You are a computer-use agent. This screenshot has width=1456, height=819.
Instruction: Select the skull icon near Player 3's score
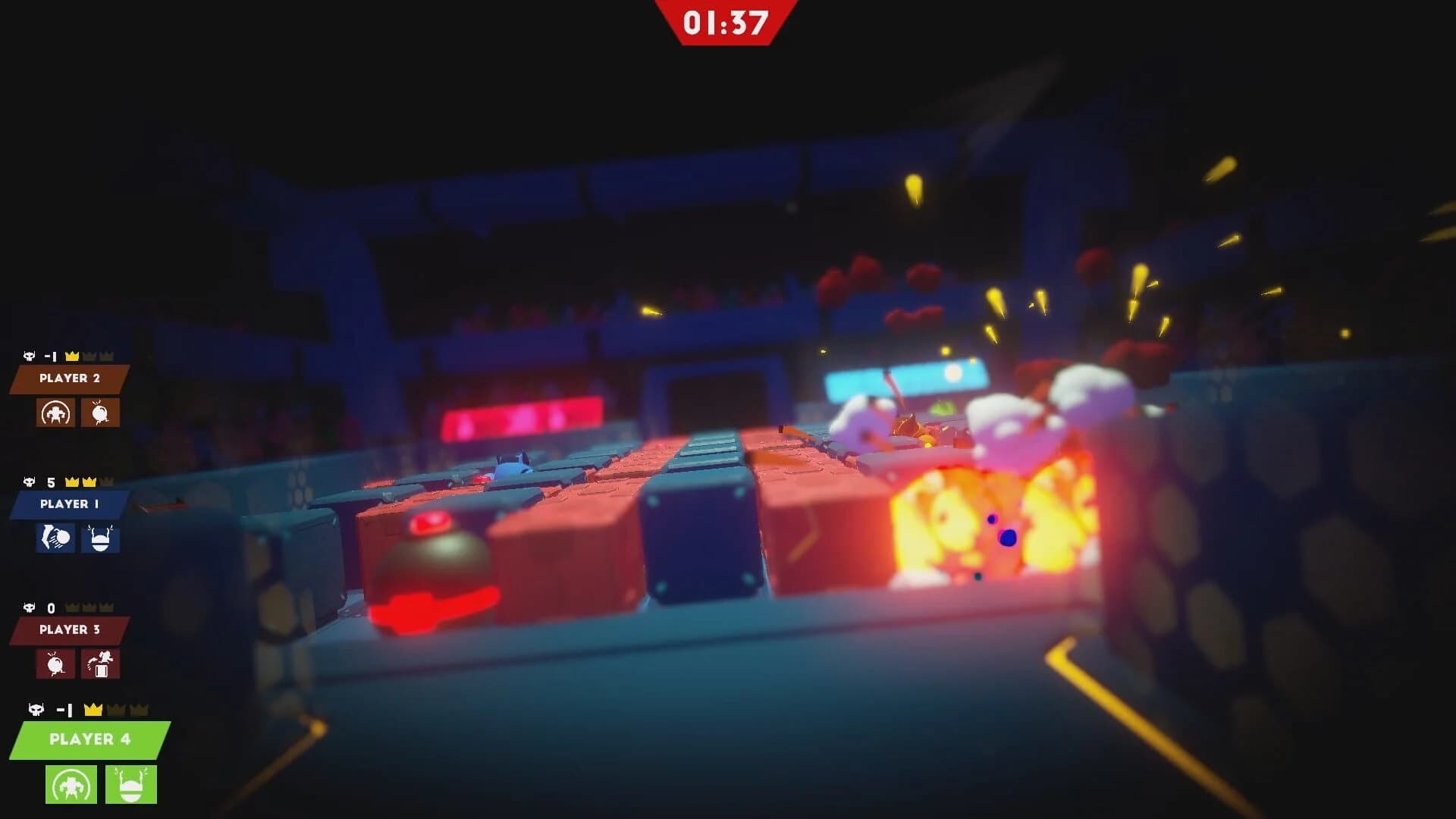29,607
